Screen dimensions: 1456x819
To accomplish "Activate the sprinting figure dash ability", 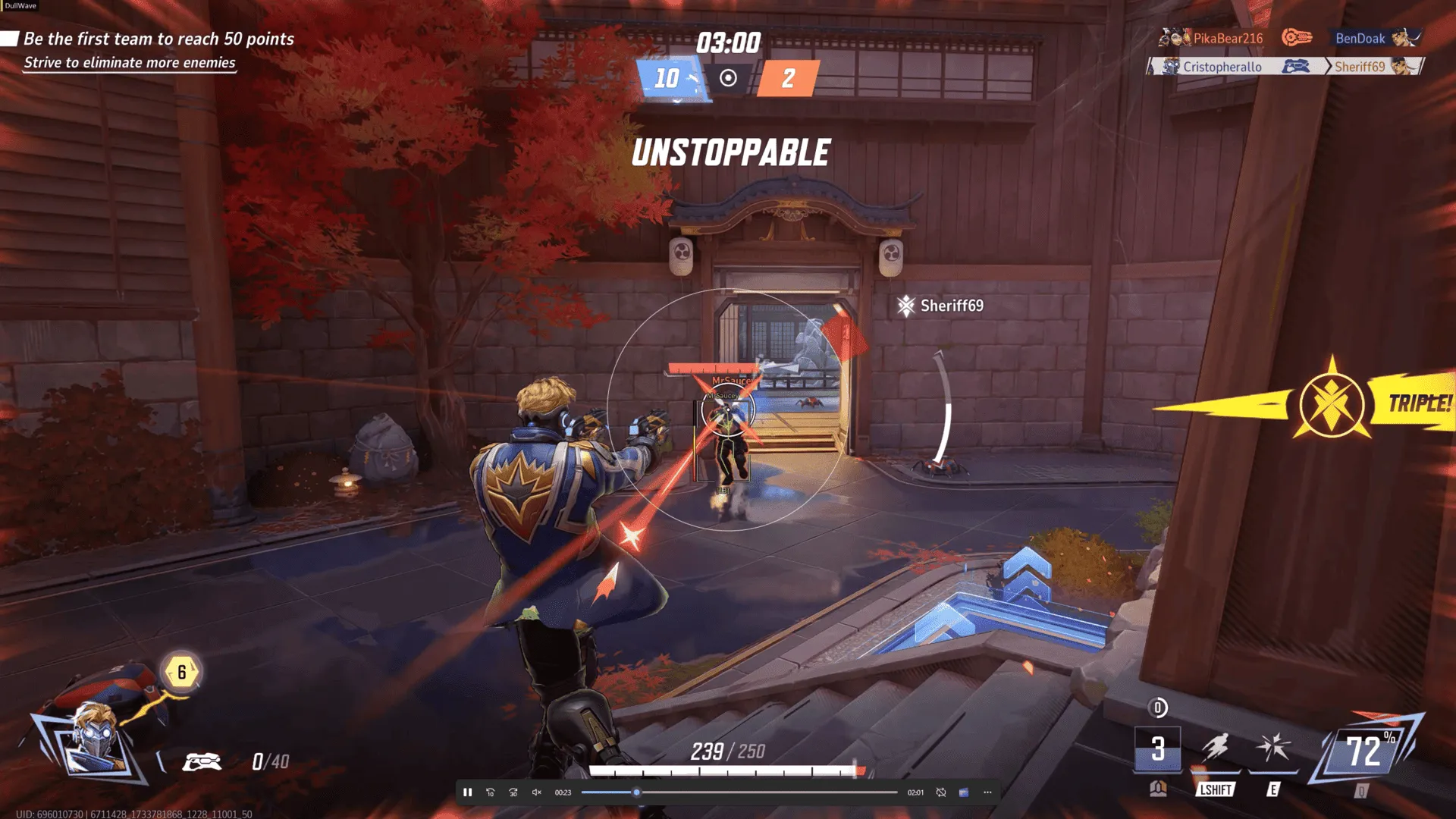I will click(x=1215, y=748).
